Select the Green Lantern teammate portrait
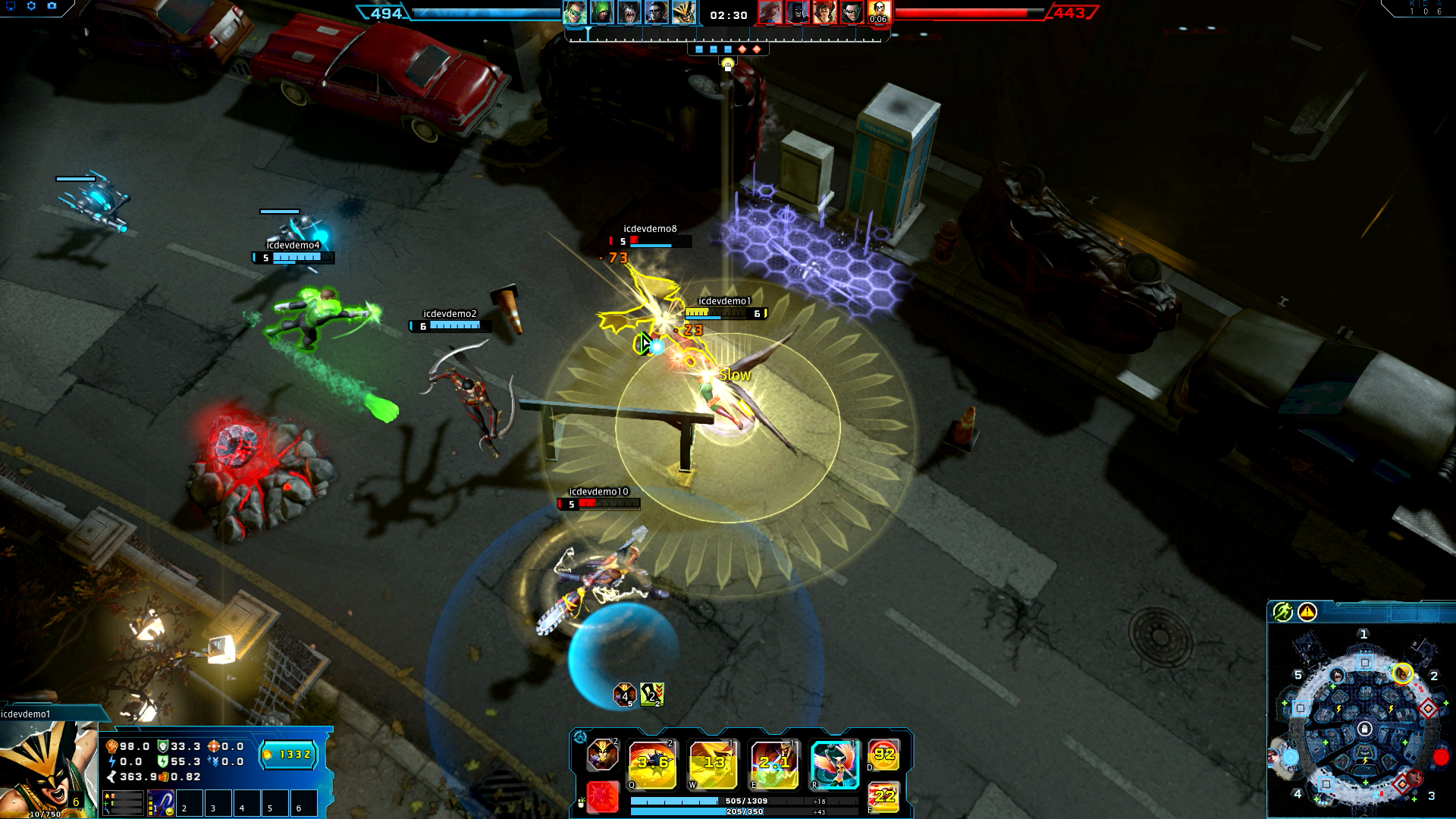This screenshot has height=819, width=1456. [x=574, y=13]
